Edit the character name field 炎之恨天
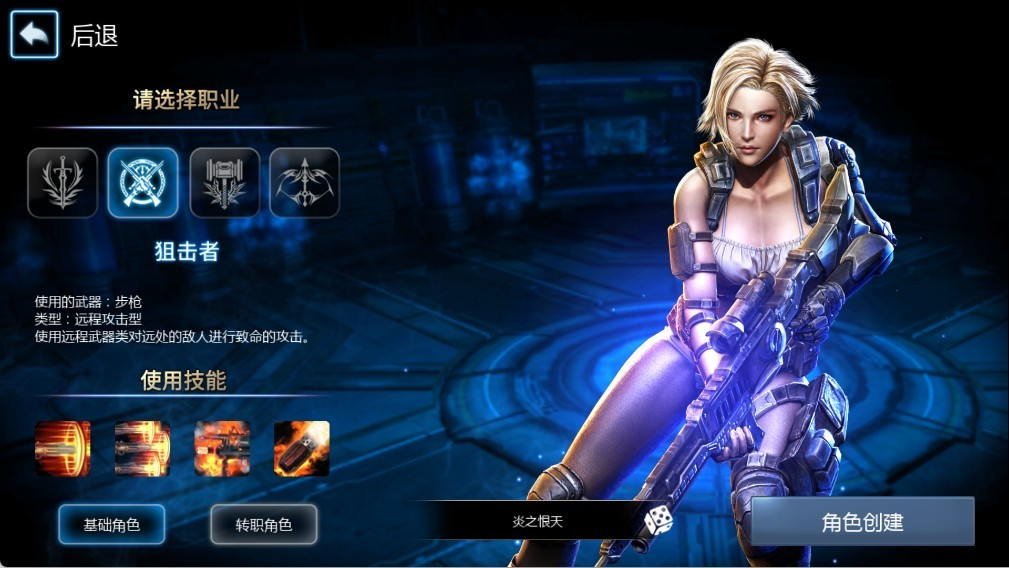1009x568 pixels. click(x=538, y=521)
